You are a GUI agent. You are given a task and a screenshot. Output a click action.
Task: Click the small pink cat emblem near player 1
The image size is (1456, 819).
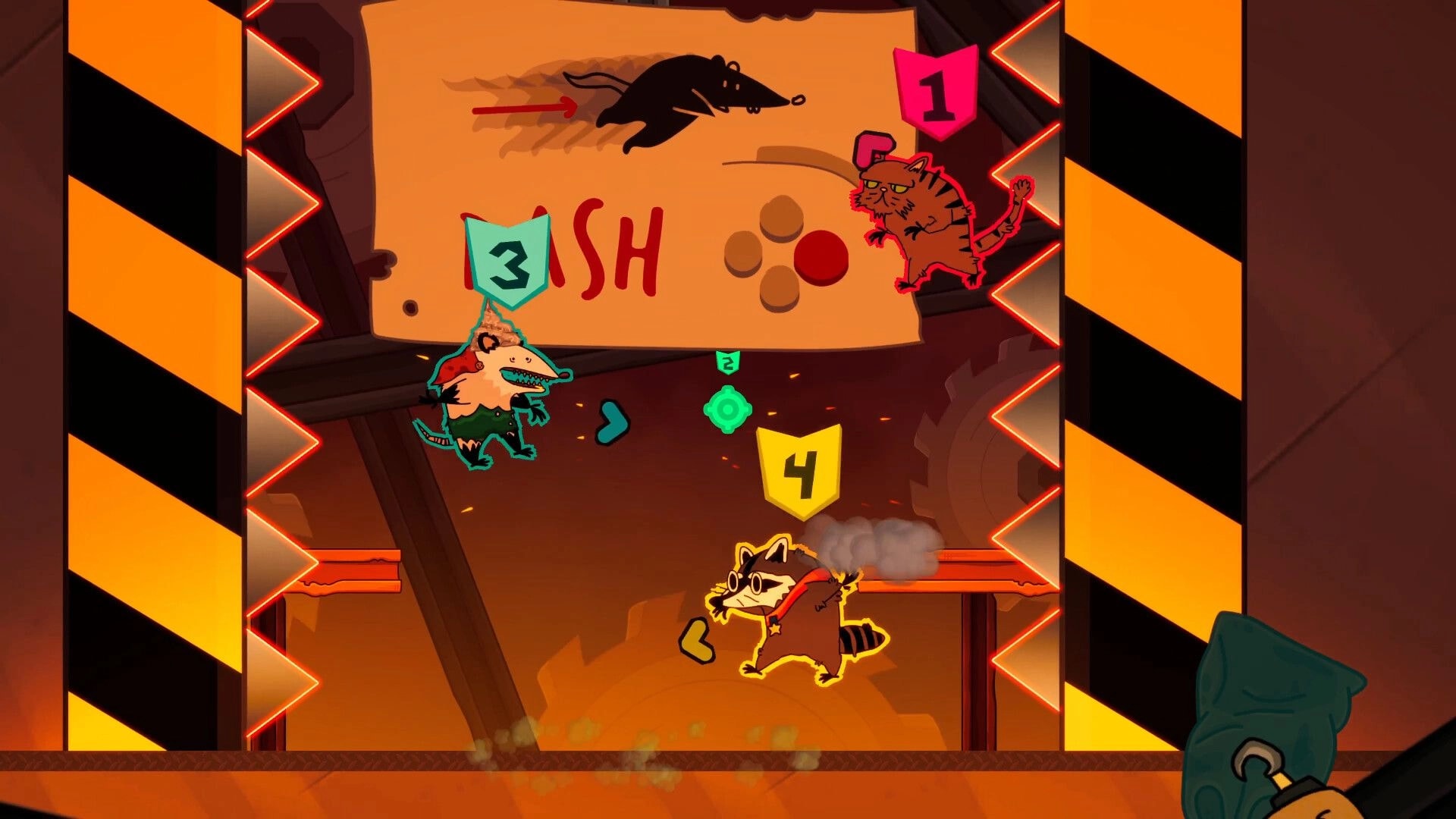[874, 149]
